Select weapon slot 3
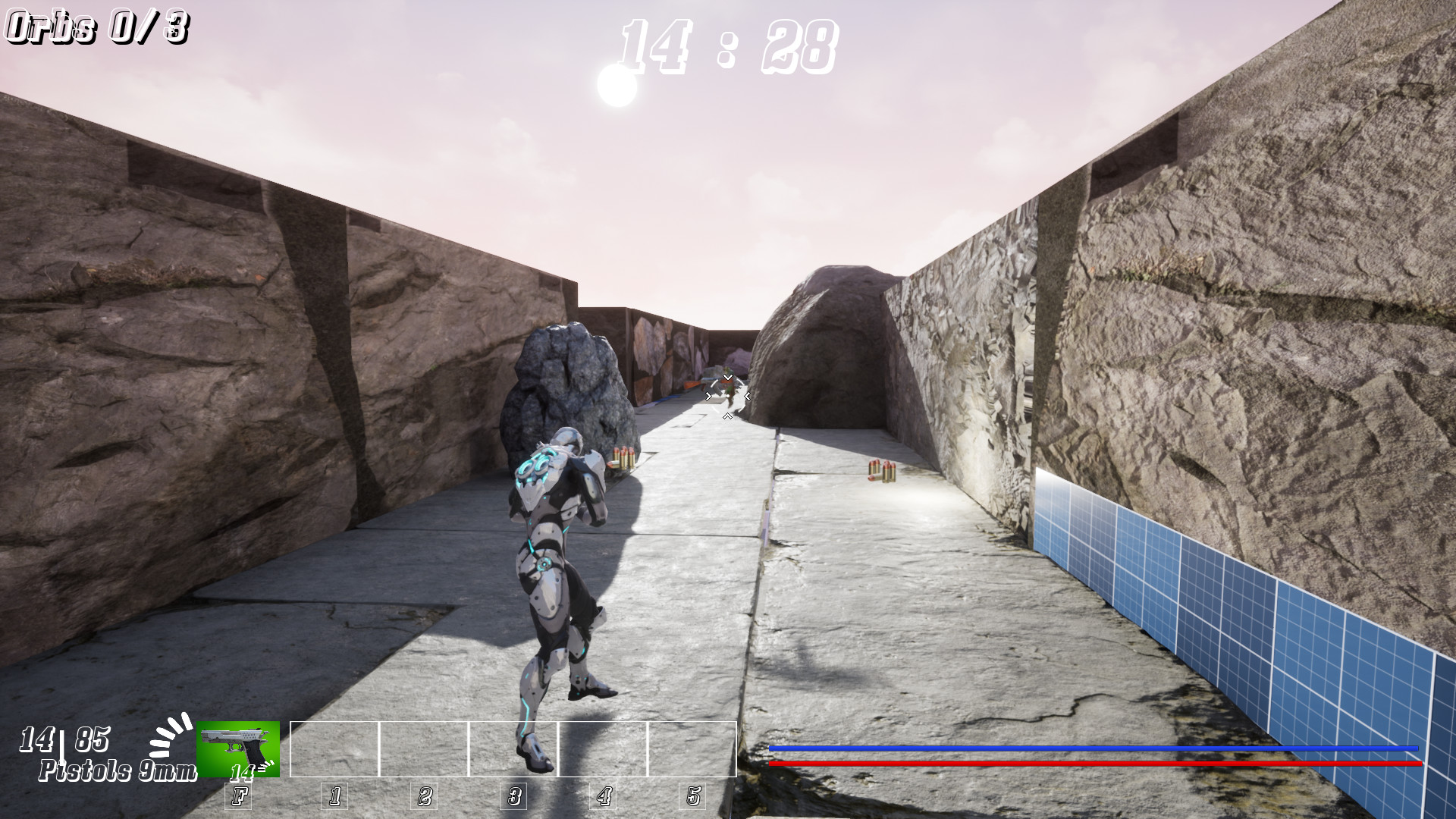The image size is (1456, 819). pyautogui.click(x=514, y=796)
